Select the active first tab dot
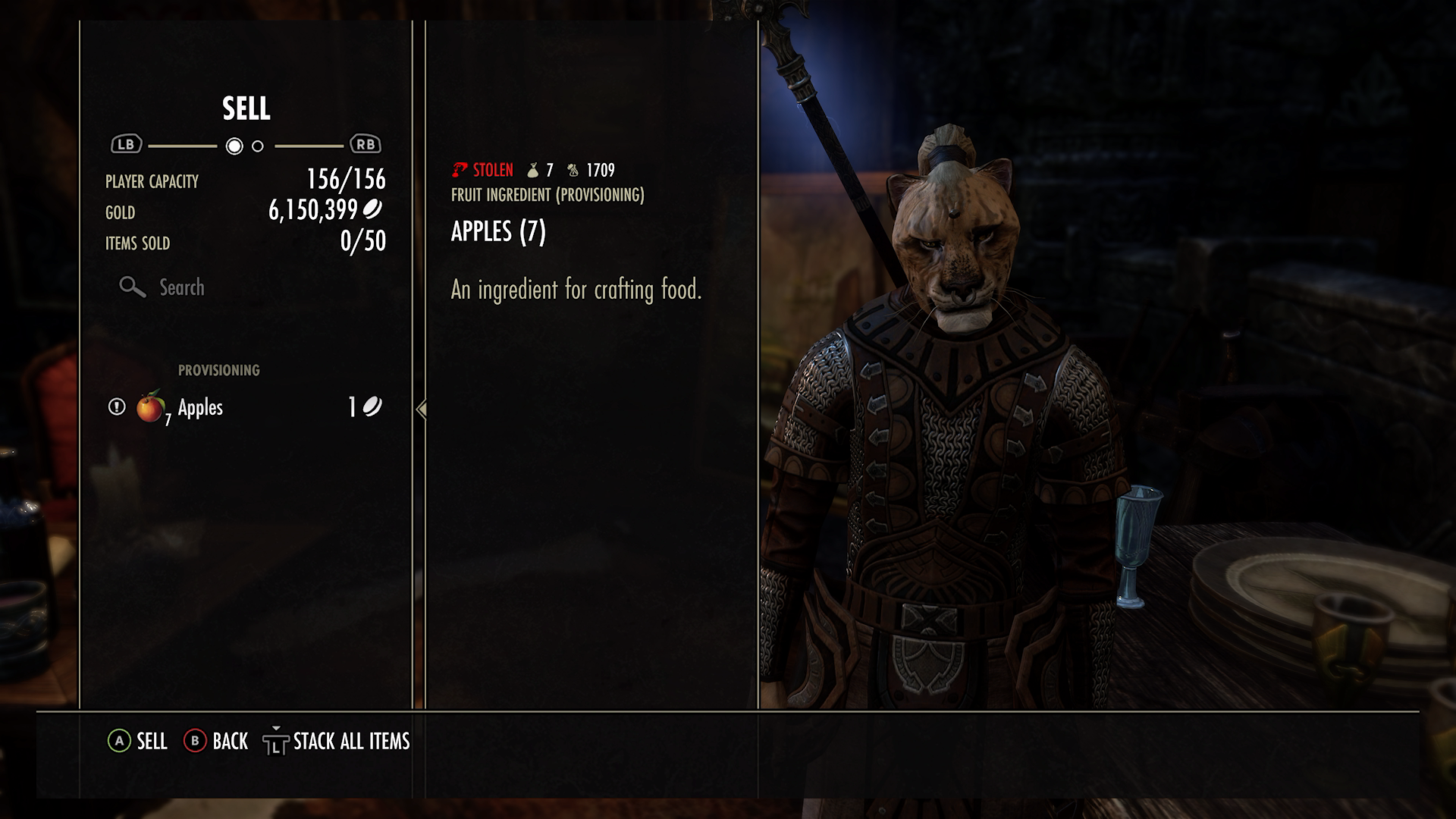The height and width of the screenshot is (819, 1456). click(x=234, y=146)
